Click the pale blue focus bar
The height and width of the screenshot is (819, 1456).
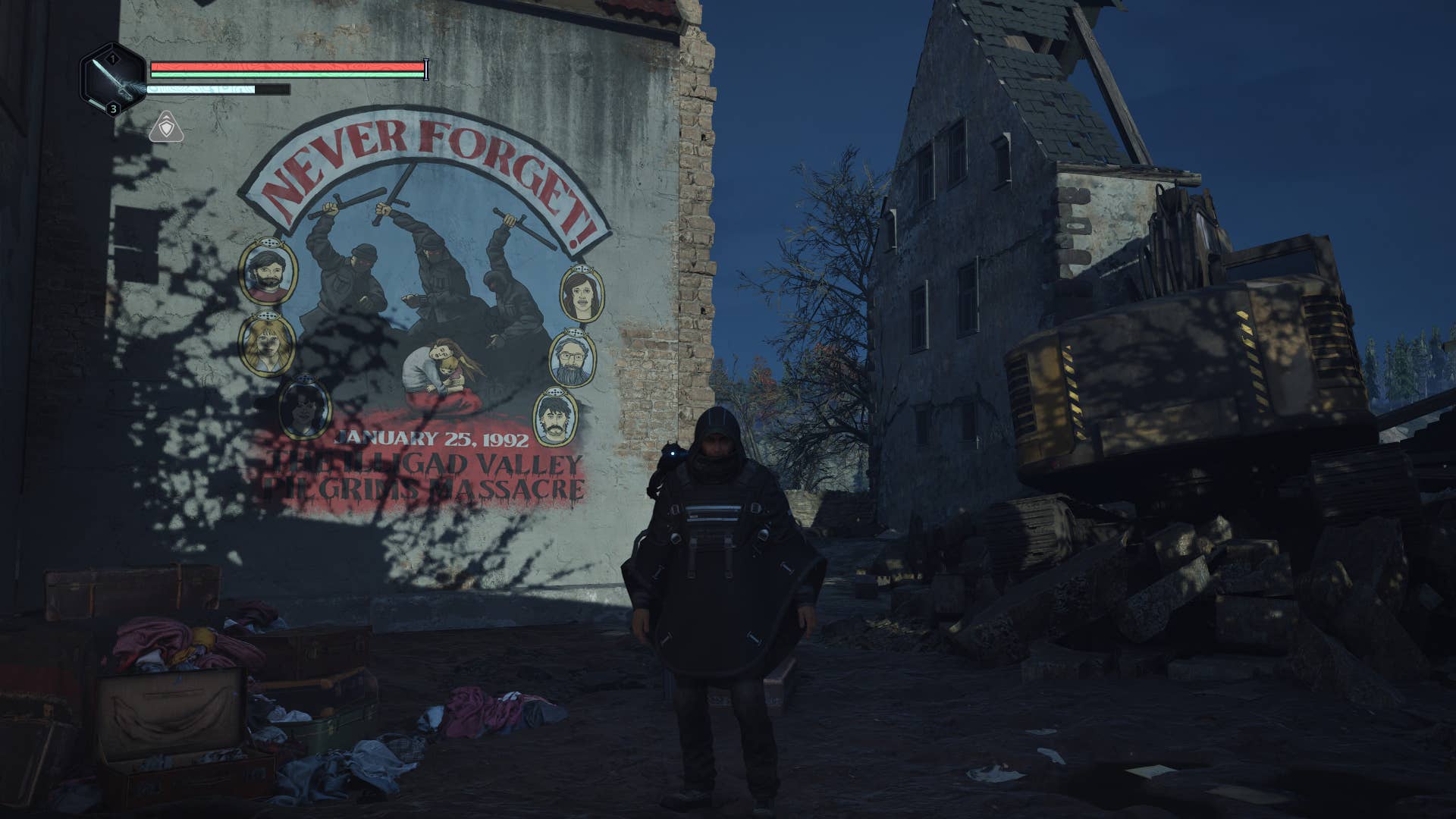click(199, 89)
